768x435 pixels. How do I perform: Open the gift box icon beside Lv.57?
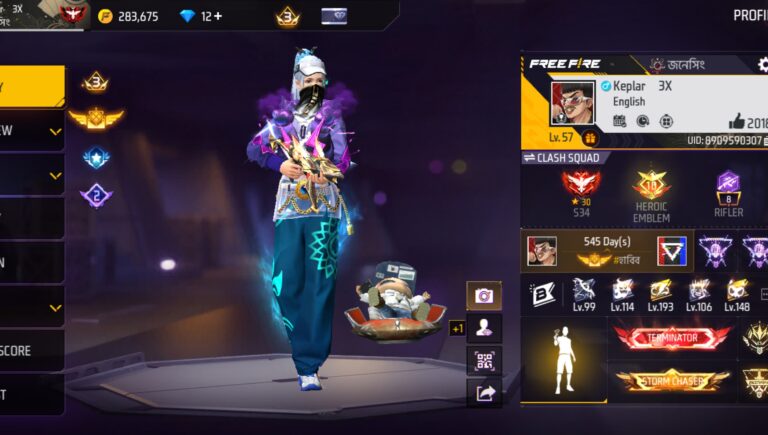pos(590,138)
